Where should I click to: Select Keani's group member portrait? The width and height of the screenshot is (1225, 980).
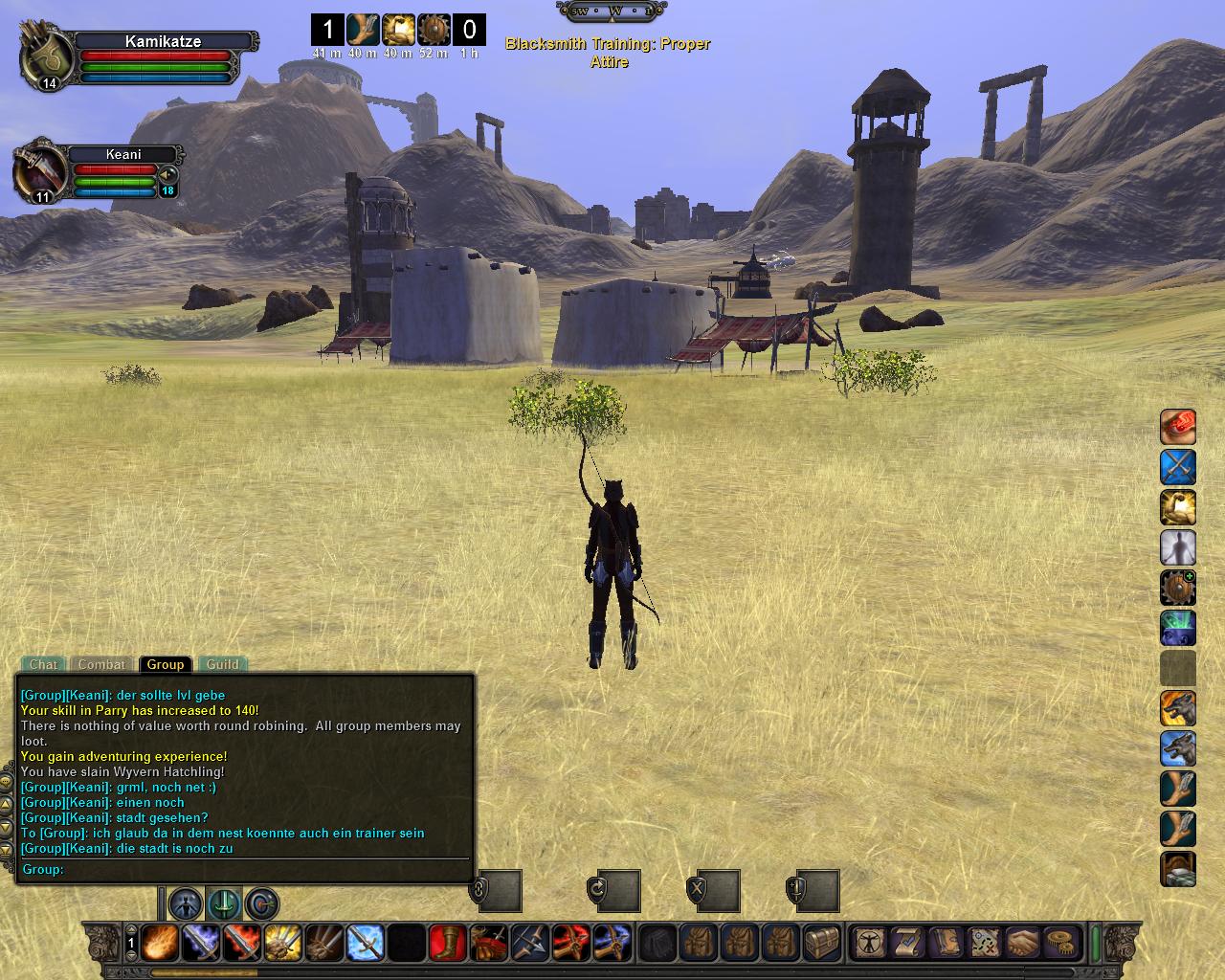pos(38,172)
